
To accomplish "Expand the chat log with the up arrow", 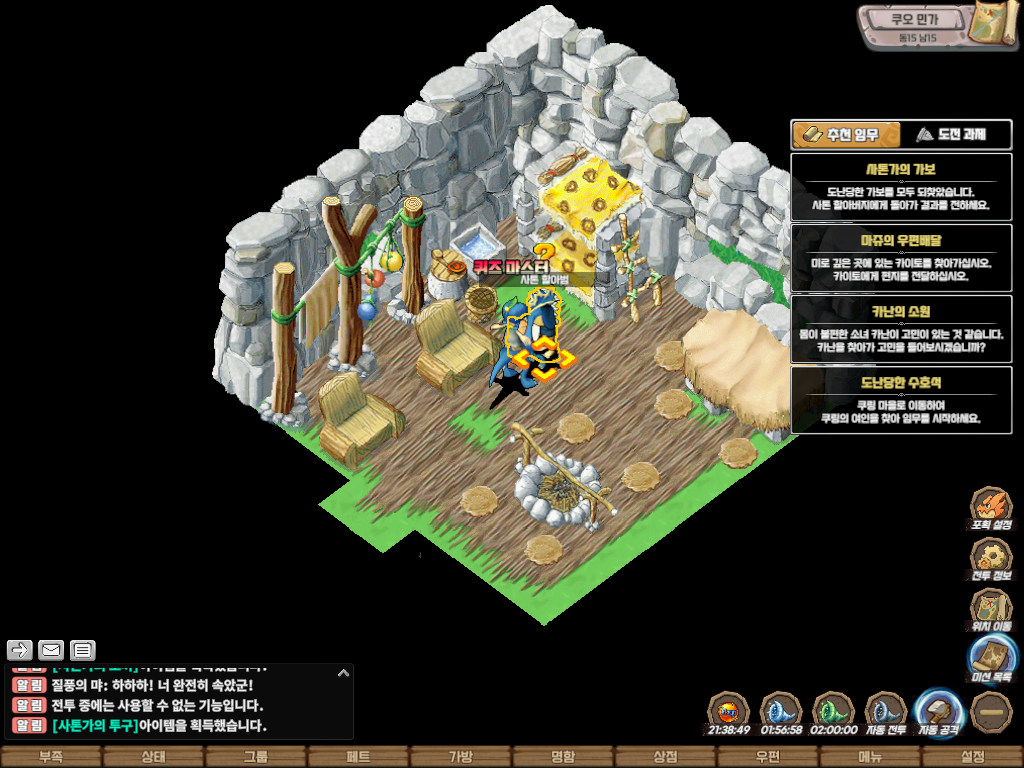I will pos(344,674).
